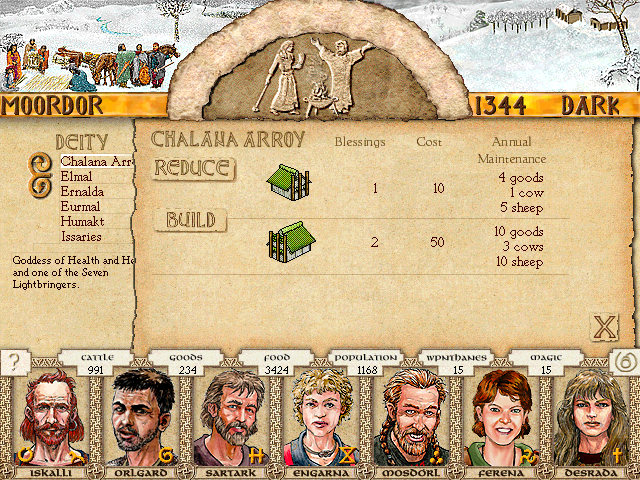Select Ernalda from the deity list
Screen dimensions: 640x480
(x=84, y=191)
